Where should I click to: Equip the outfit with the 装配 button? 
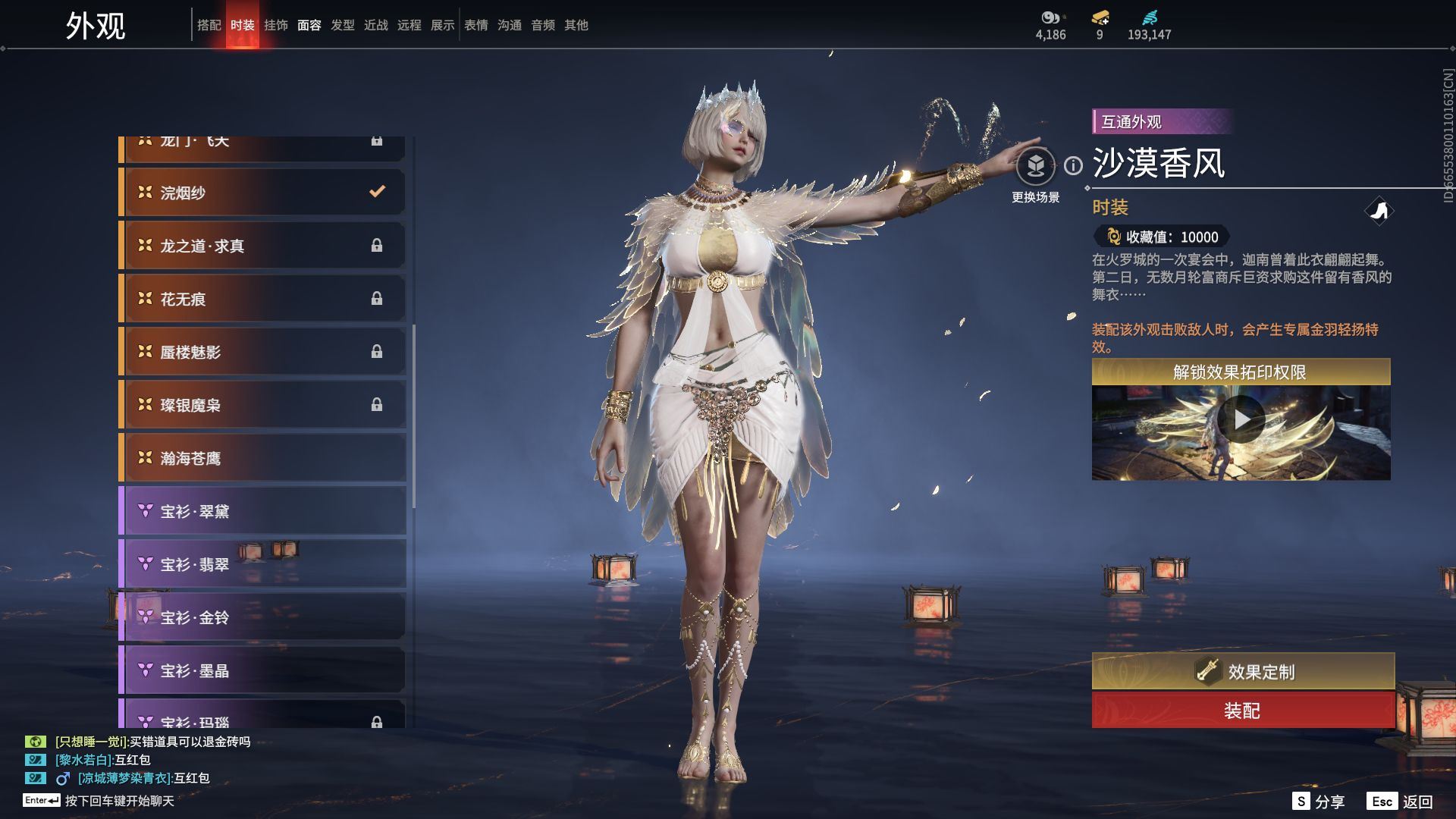(1242, 711)
